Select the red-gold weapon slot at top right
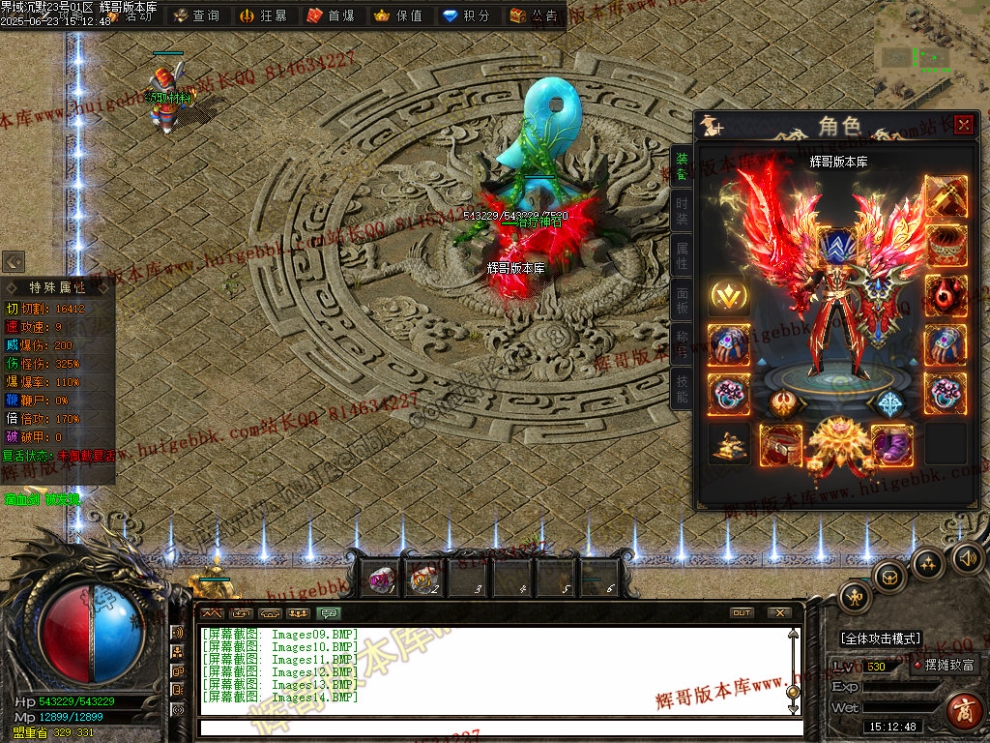The width and height of the screenshot is (990, 743). [945, 196]
